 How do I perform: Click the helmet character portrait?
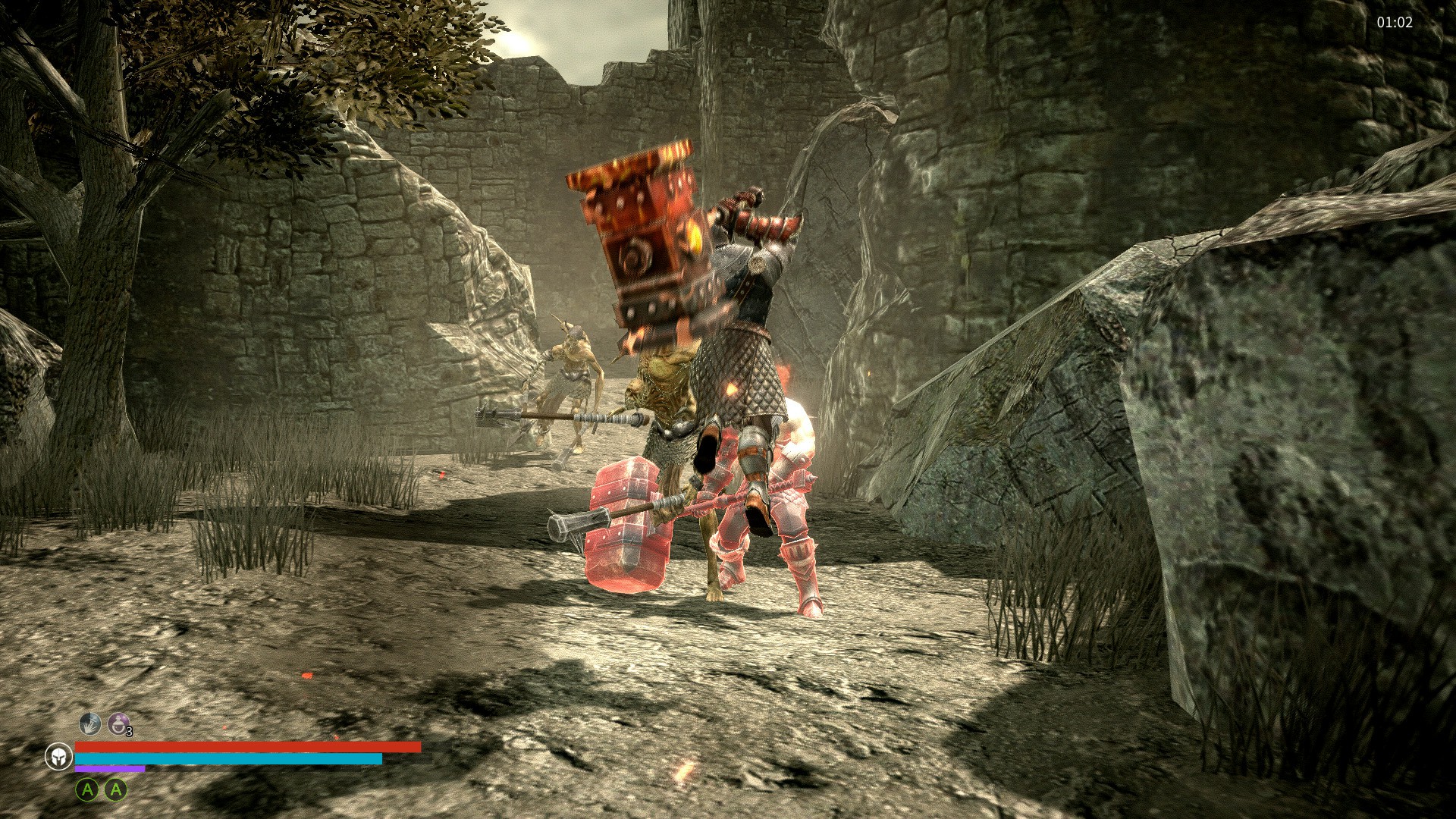(x=58, y=756)
